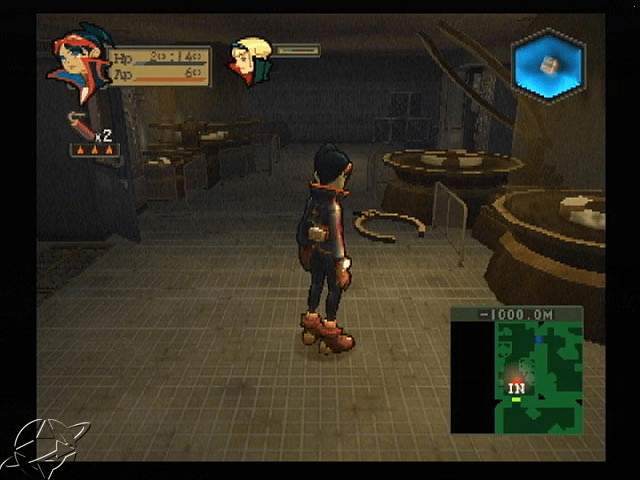Click the blonde companion portrait
This screenshot has width=640, height=480.
point(250,60)
